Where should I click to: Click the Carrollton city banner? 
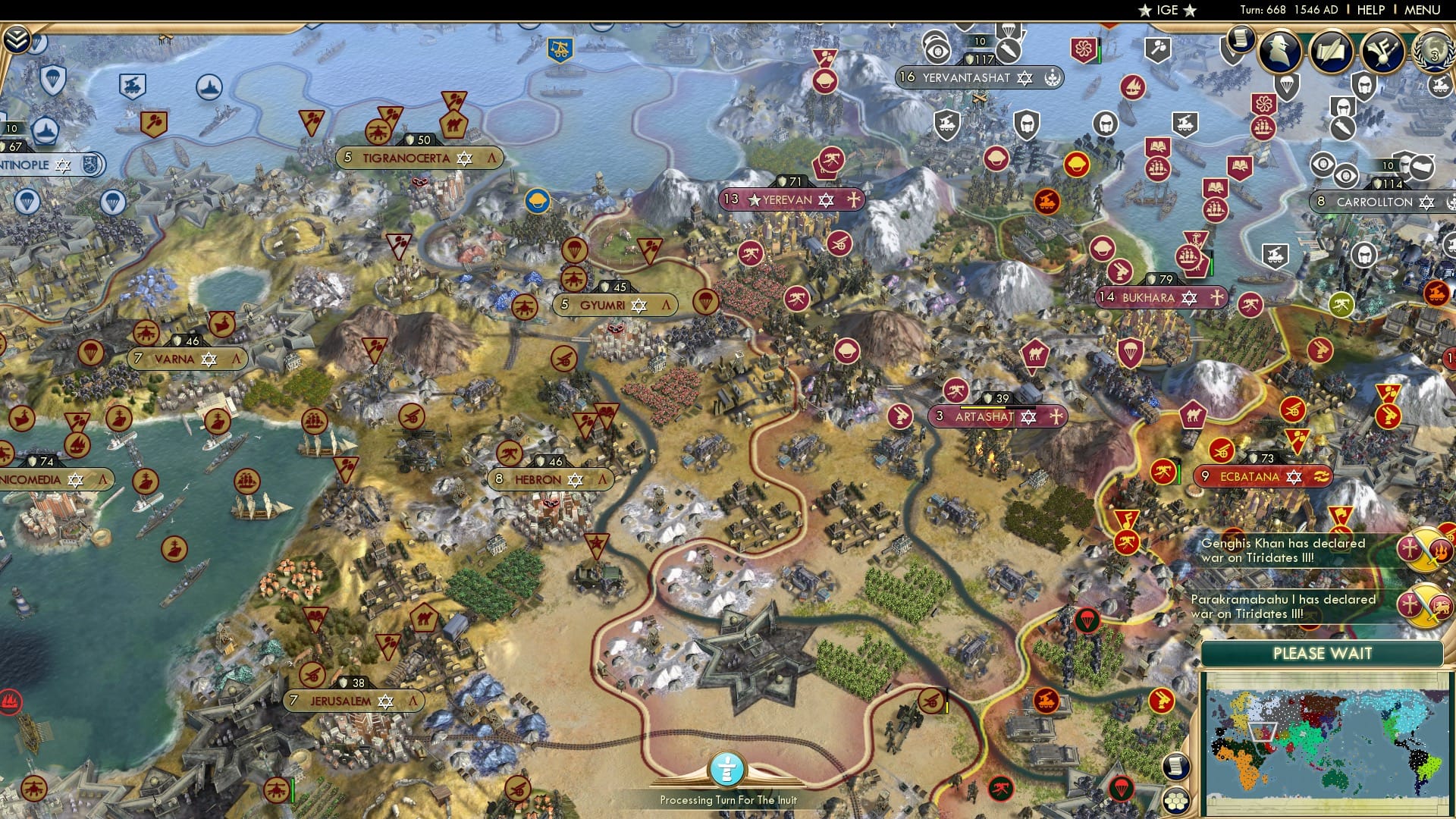pos(1380,202)
